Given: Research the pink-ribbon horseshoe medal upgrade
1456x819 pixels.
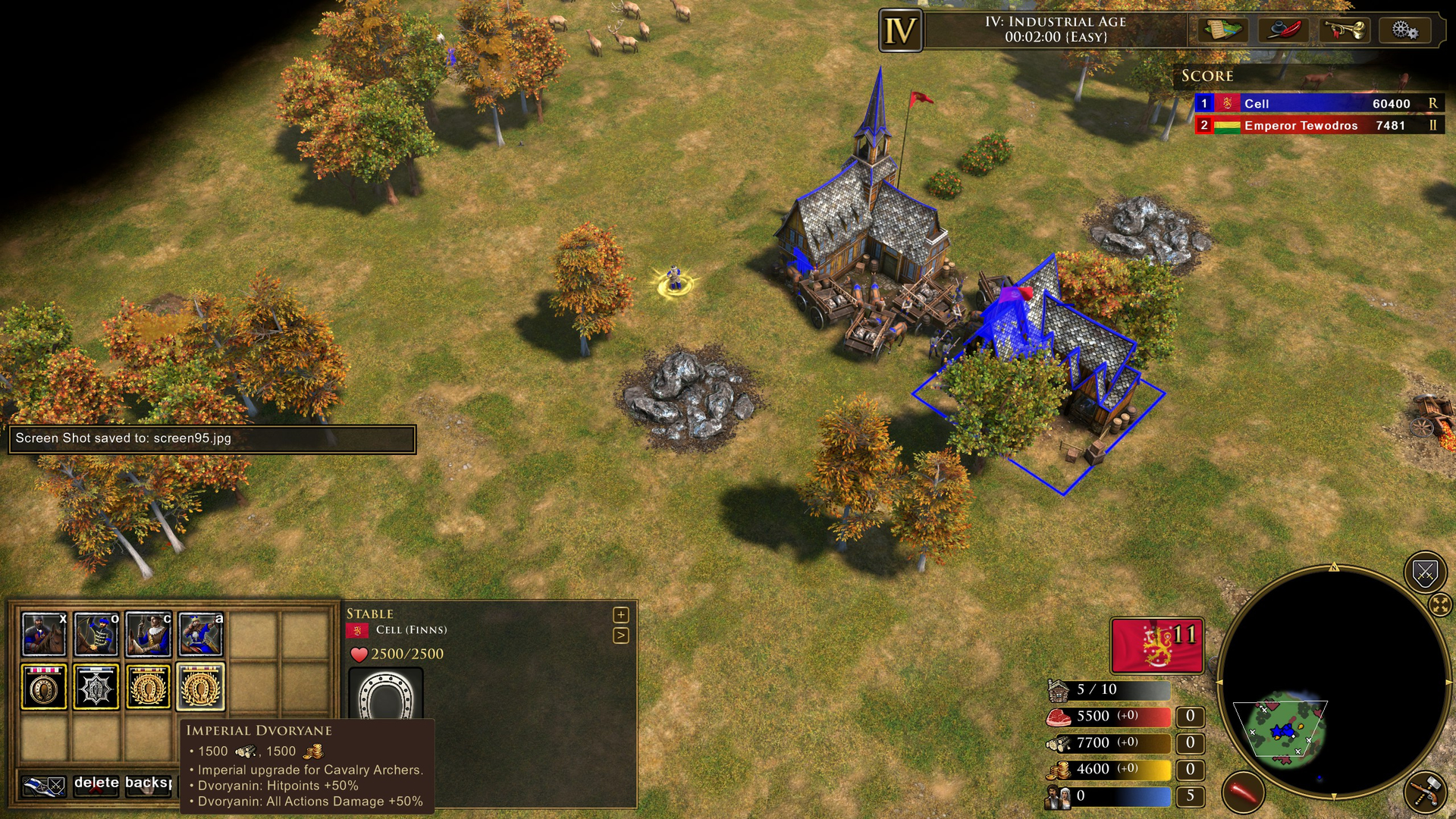Looking at the screenshot, I should (44, 686).
